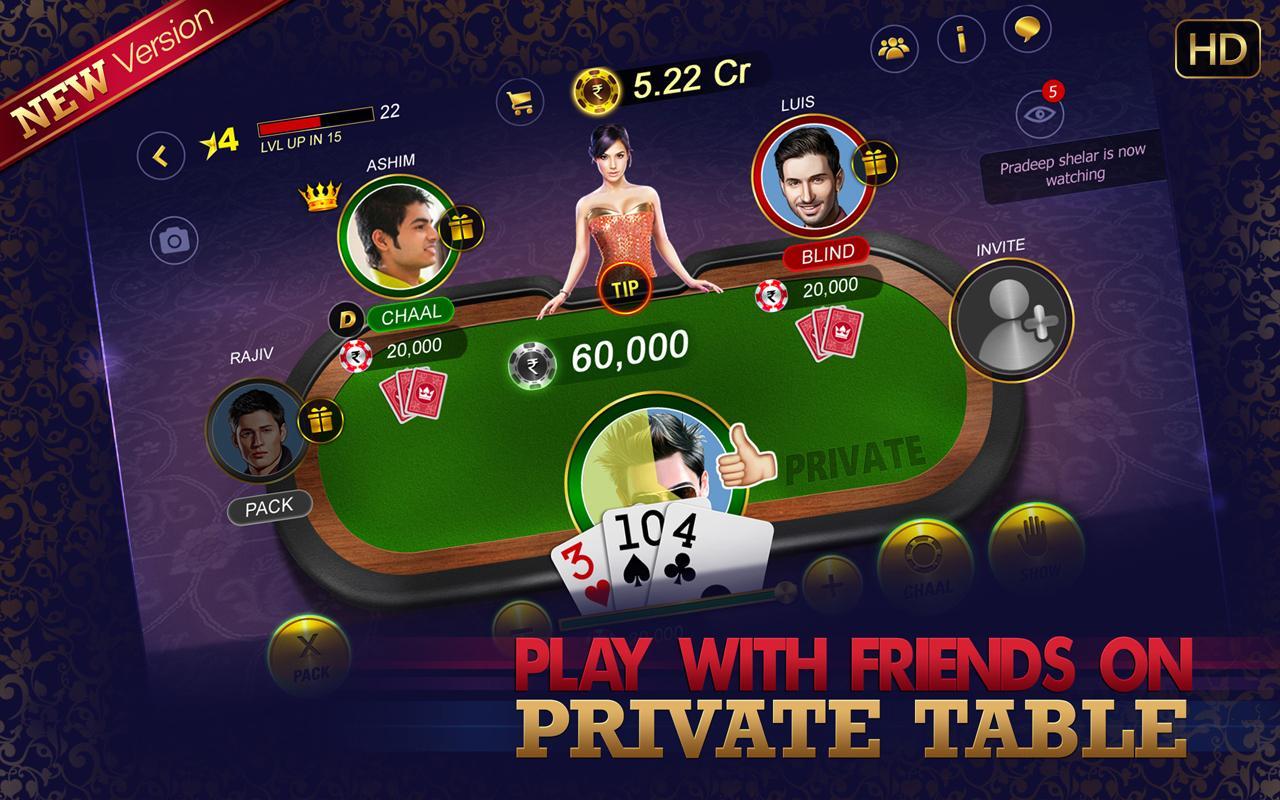Take a snapshot with the camera icon
The height and width of the screenshot is (800, 1280).
coord(176,240)
